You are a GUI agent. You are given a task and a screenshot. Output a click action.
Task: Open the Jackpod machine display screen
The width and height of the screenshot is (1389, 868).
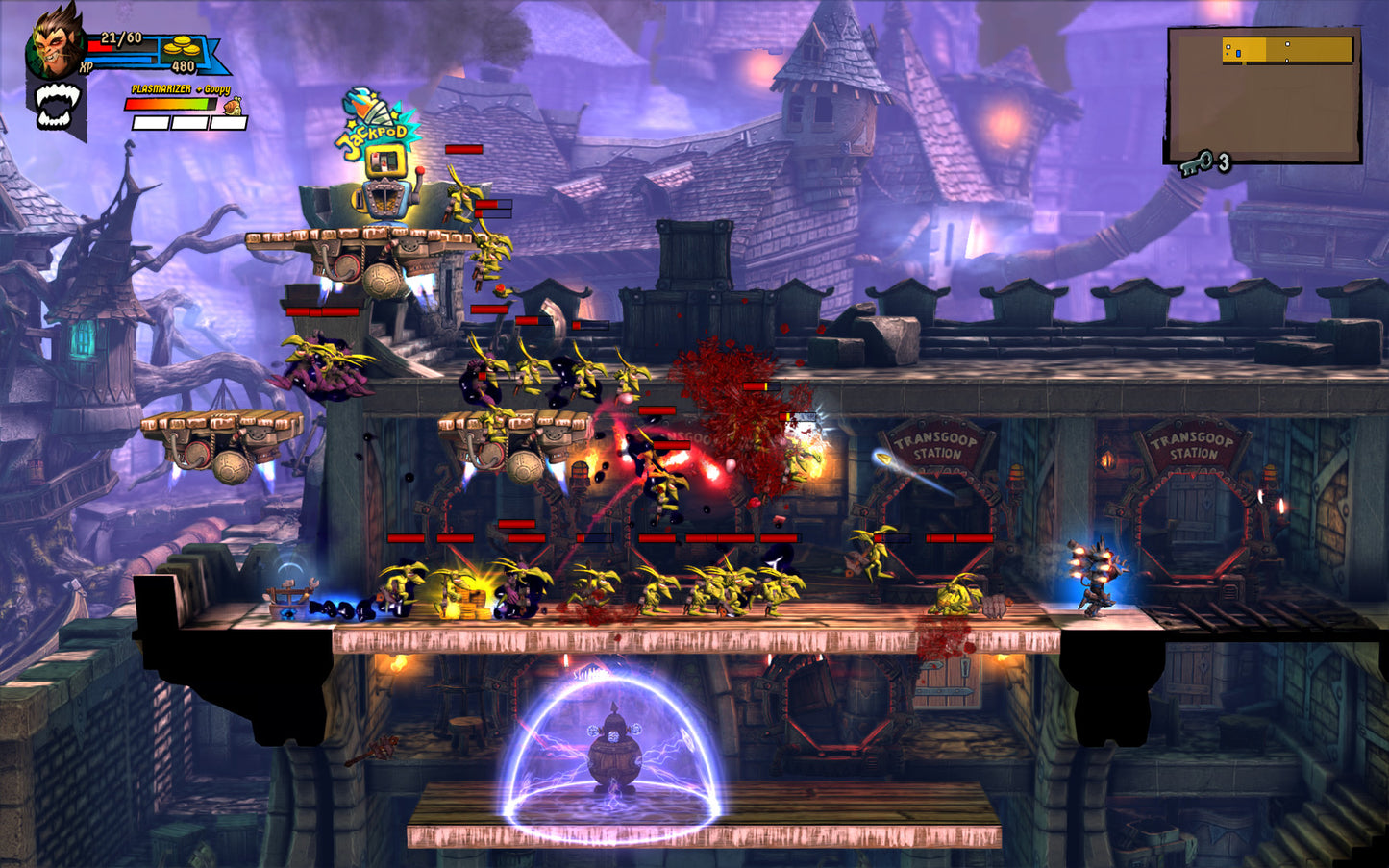(384, 160)
